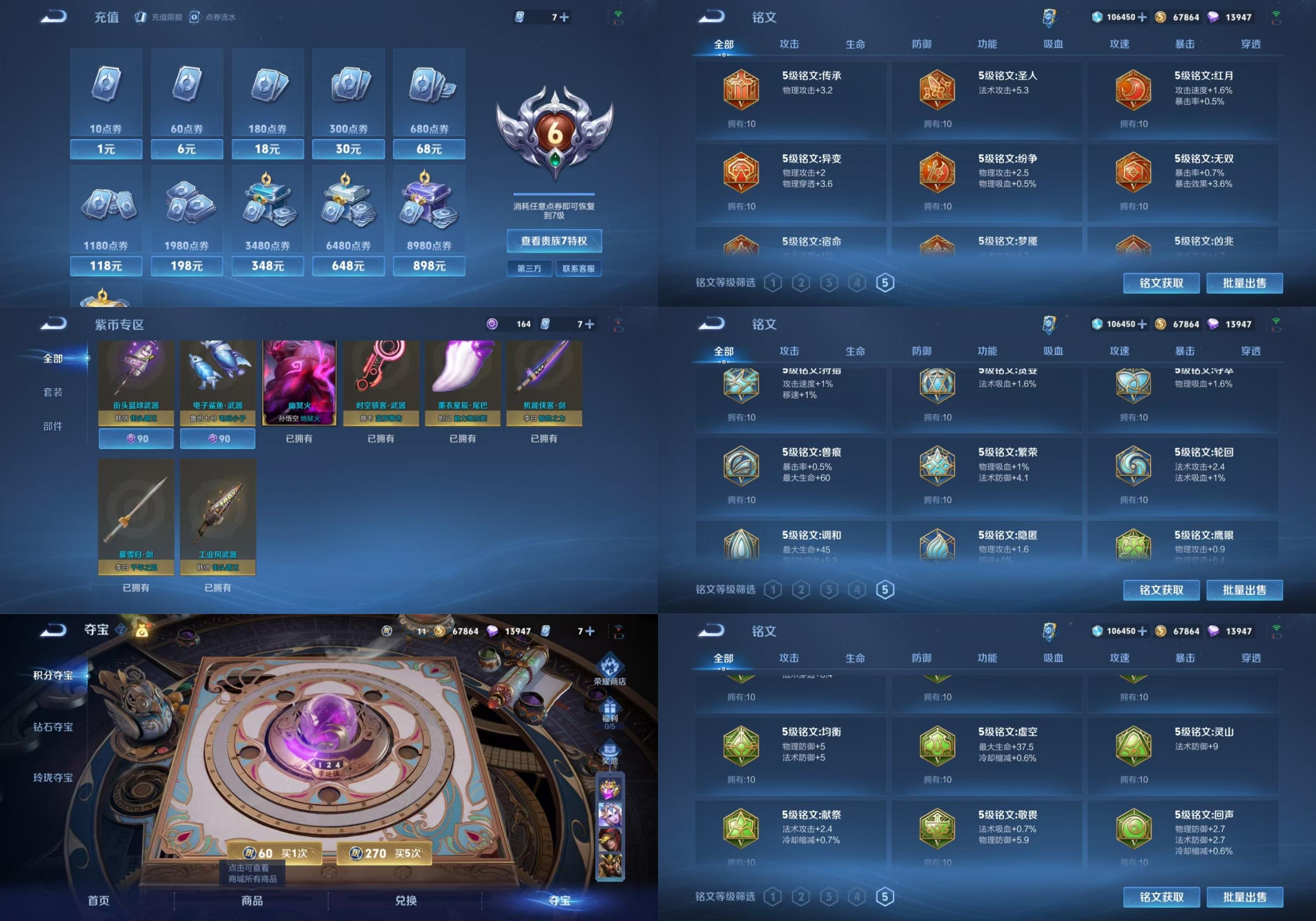This screenshot has height=921, width=1316.
Task: Open the 玲珑夺宝 section
Action: (x=53, y=778)
